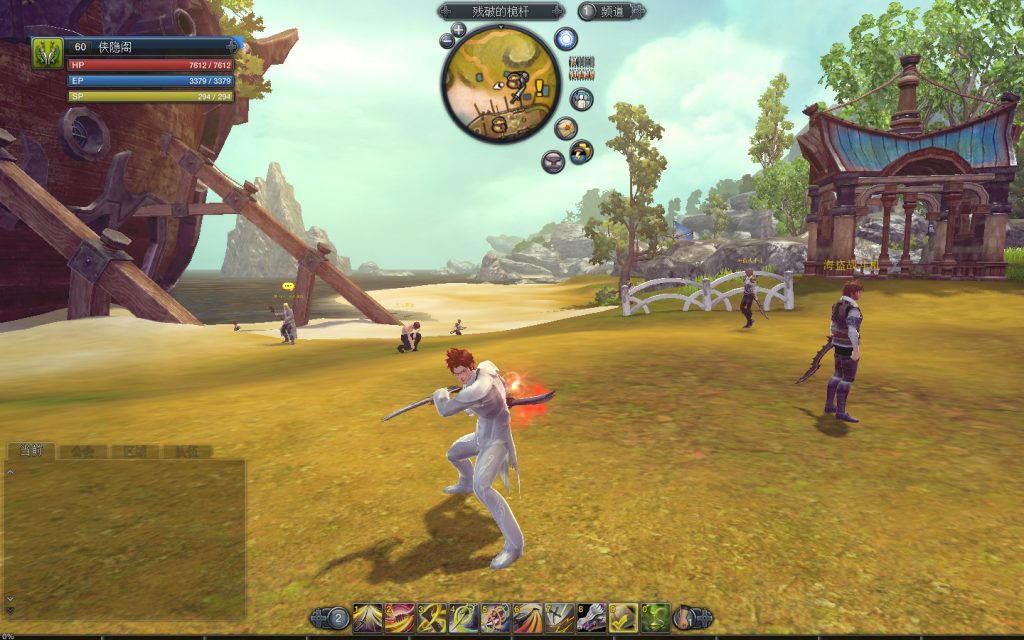This screenshot has width=1024, height=640.
Task: Activate skill in hotbar slot 1
Action: [x=367, y=617]
